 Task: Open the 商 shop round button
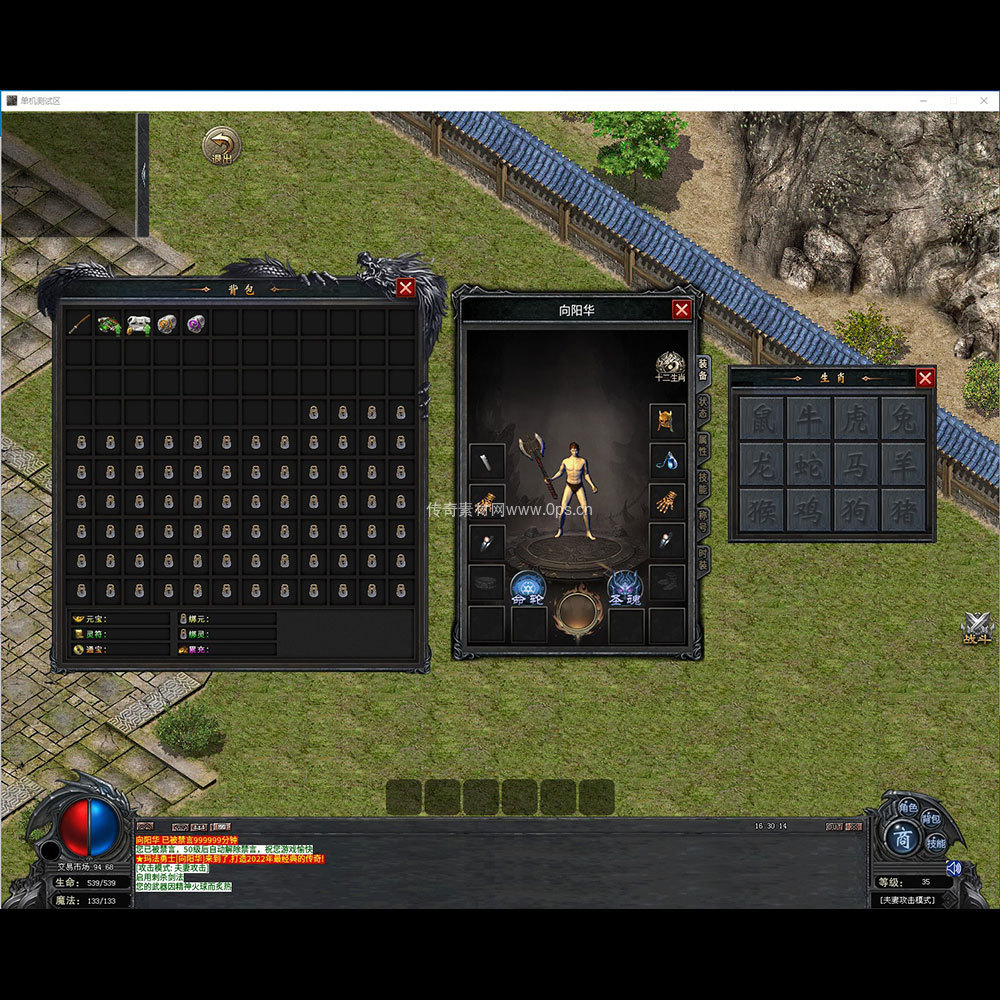pyautogui.click(x=902, y=838)
